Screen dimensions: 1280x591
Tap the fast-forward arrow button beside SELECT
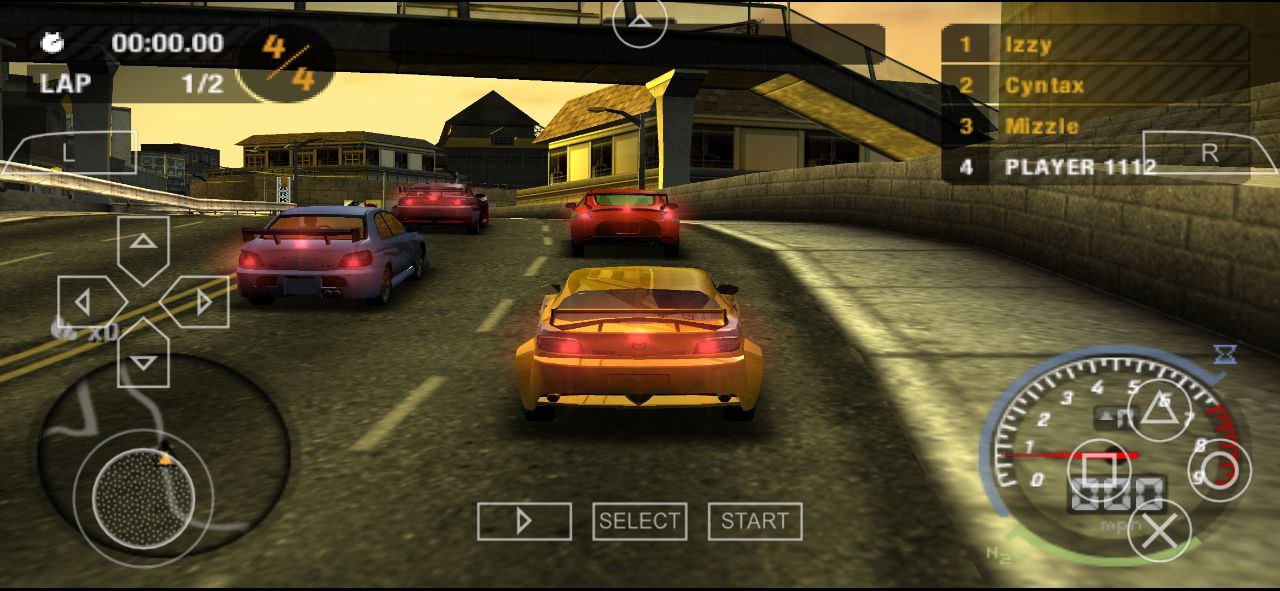[524, 521]
